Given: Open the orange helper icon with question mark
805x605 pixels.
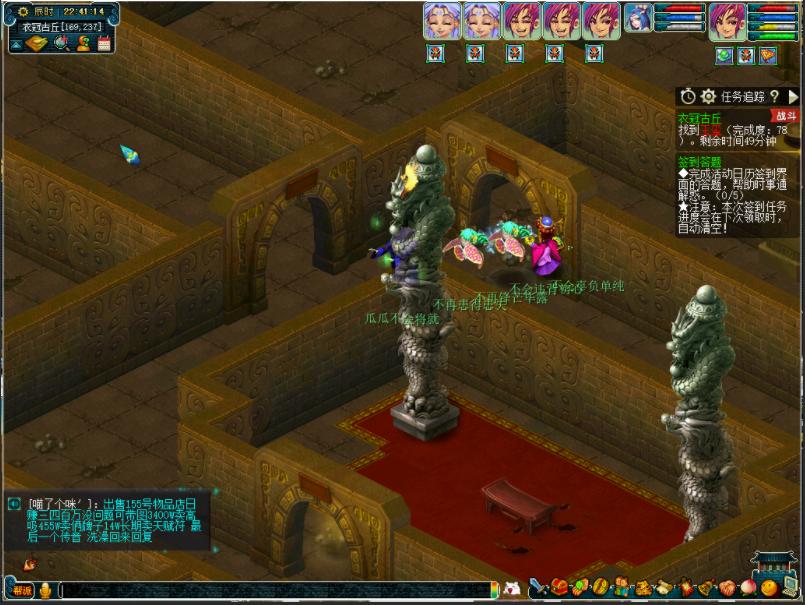Looking at the screenshot, I should 84,42.
